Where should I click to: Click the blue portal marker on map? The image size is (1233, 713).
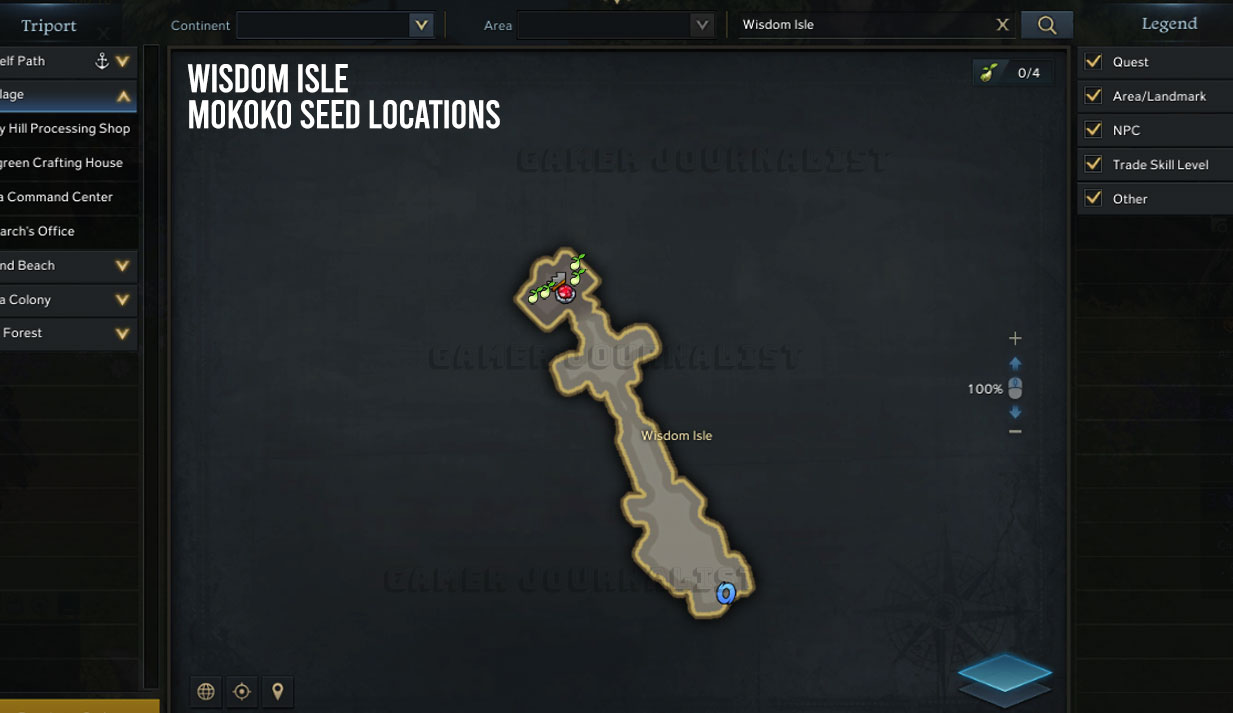tap(726, 594)
